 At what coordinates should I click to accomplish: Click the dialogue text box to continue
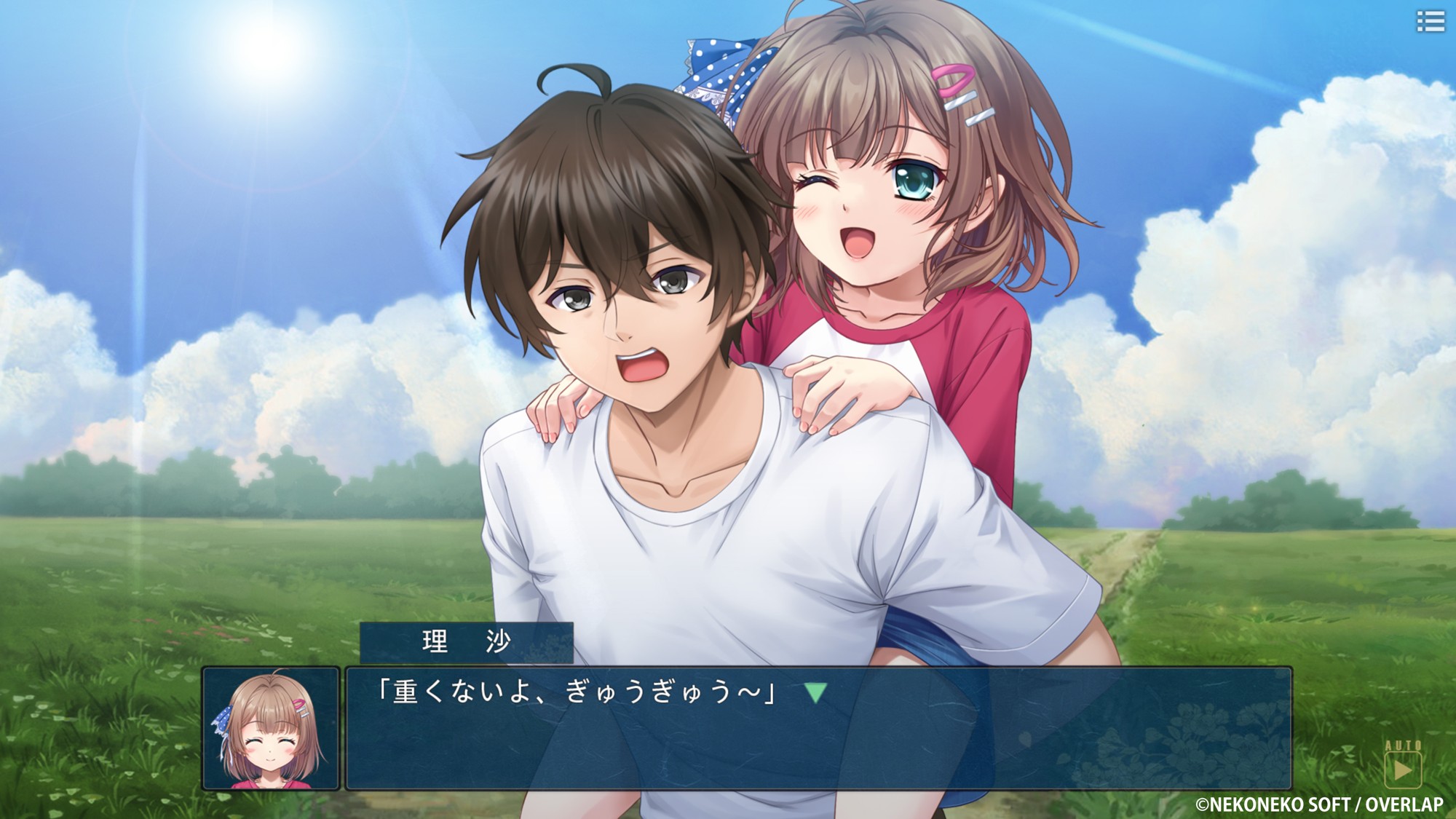coord(818,735)
